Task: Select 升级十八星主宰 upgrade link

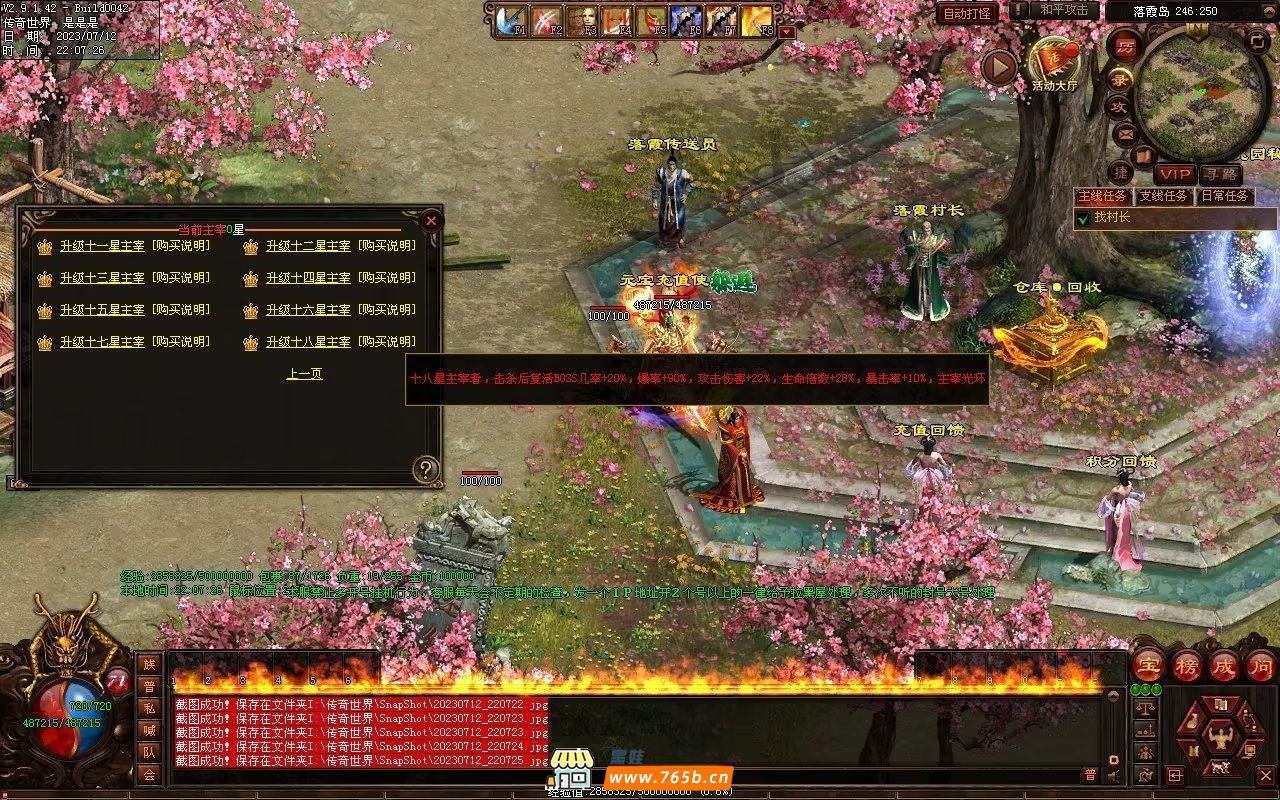Action: pyautogui.click(x=308, y=342)
